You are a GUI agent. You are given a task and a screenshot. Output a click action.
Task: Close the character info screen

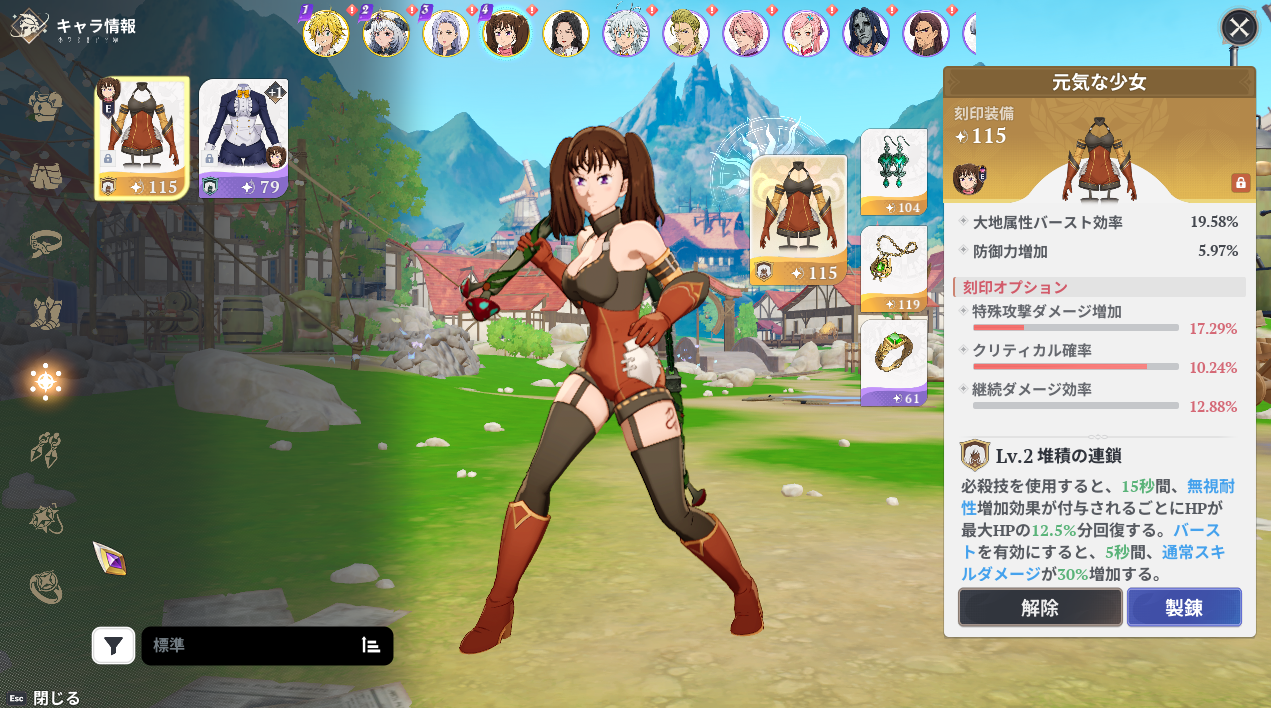click(x=1239, y=27)
